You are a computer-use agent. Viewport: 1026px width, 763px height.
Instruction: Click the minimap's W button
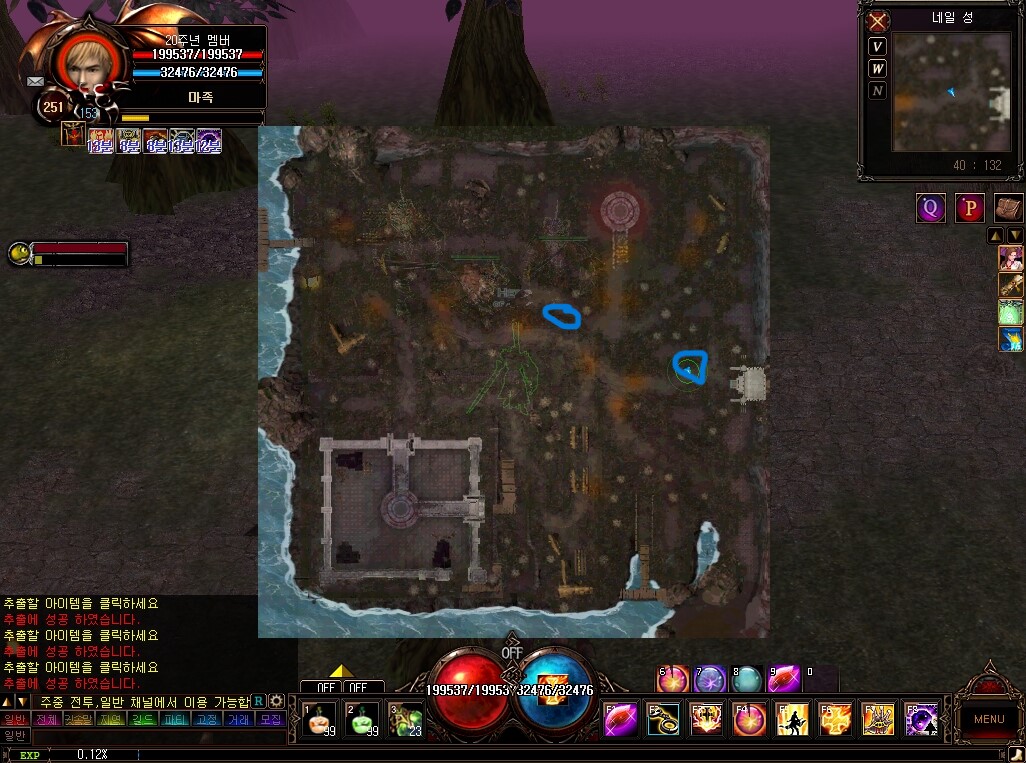[x=877, y=69]
